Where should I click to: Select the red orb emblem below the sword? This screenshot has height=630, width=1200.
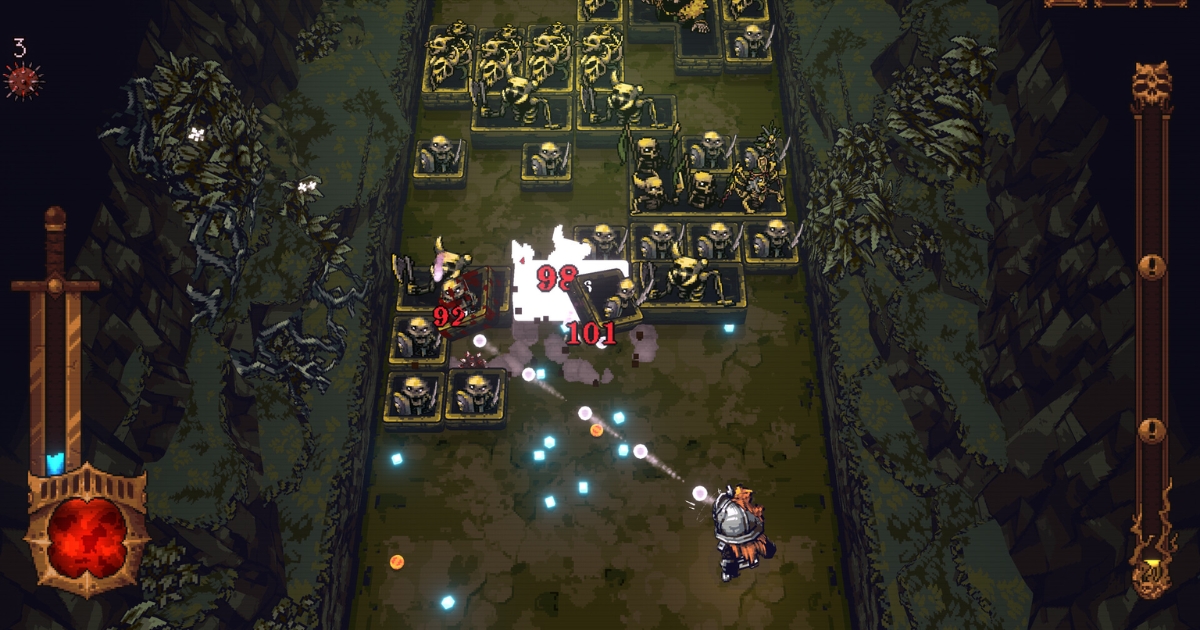(x=87, y=532)
